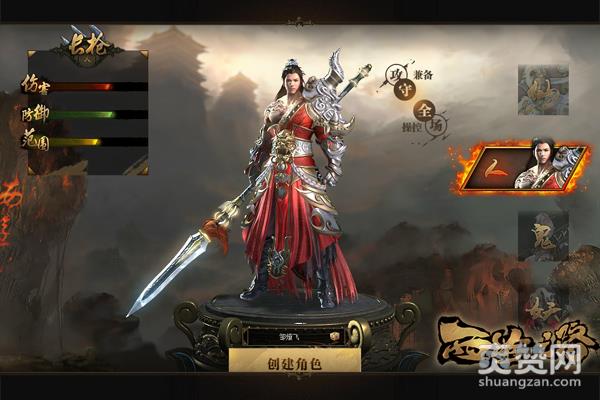Viewport: 600px width, 400px height.
Task: Click the 创建角色 create character button
Action: [294, 363]
